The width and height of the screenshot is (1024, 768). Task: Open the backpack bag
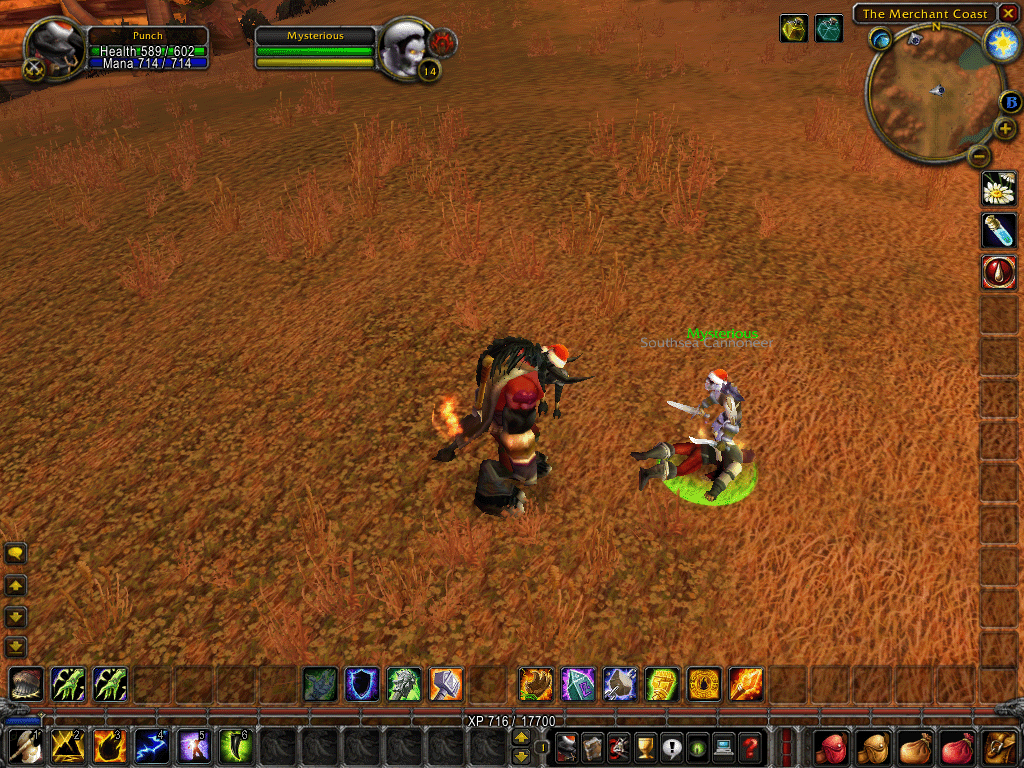point(1000,746)
